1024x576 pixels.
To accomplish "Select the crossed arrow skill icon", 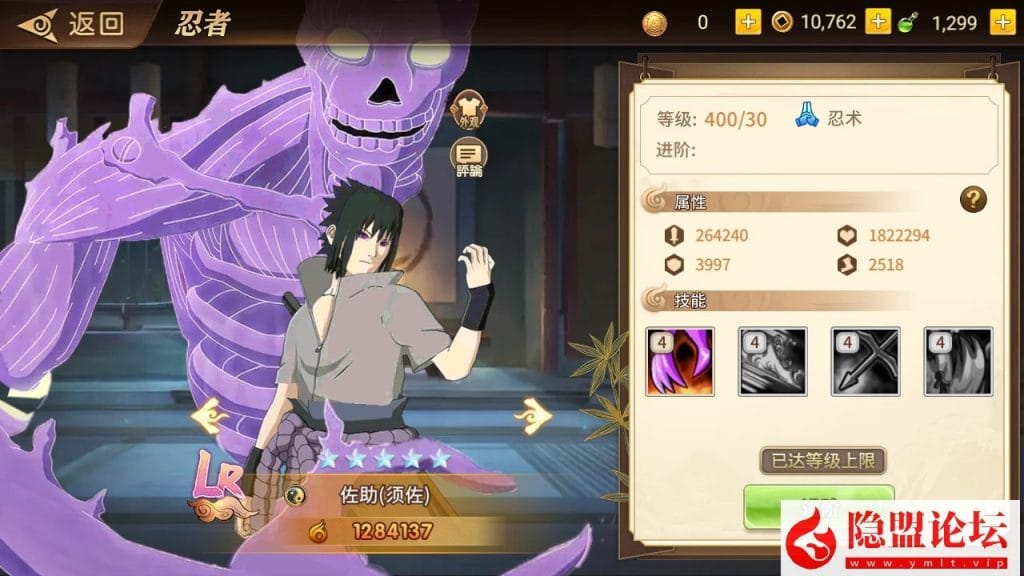I will pyautogui.click(x=865, y=362).
